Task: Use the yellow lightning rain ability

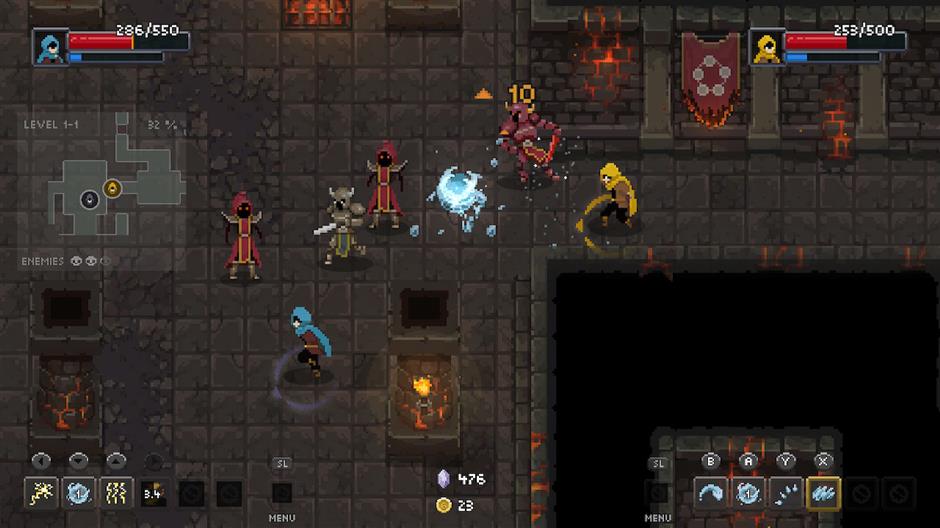Action: pos(116,492)
